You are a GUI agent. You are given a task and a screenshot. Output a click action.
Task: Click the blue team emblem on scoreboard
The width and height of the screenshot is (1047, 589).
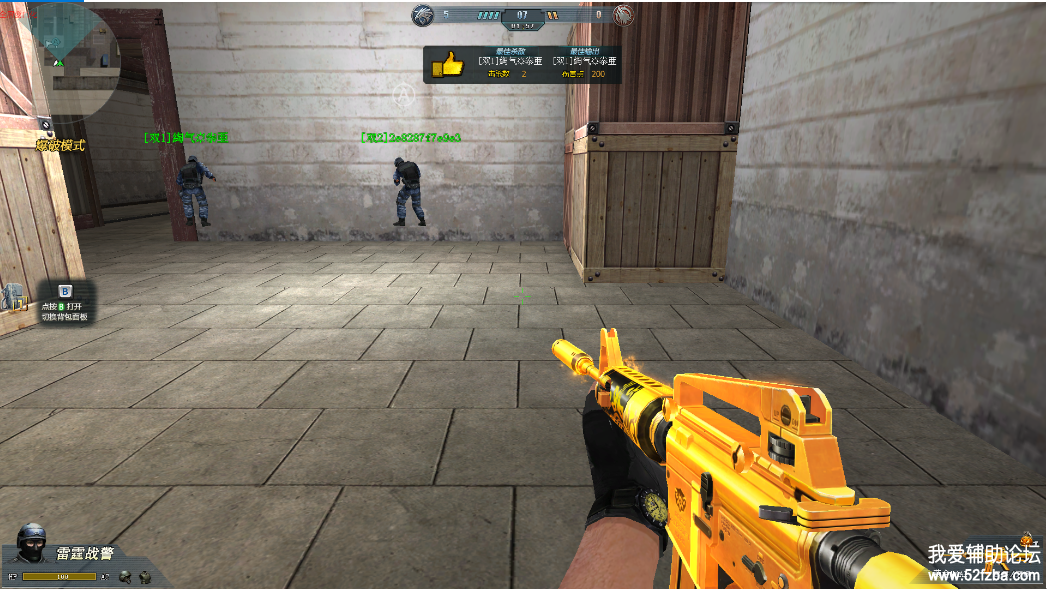(423, 15)
